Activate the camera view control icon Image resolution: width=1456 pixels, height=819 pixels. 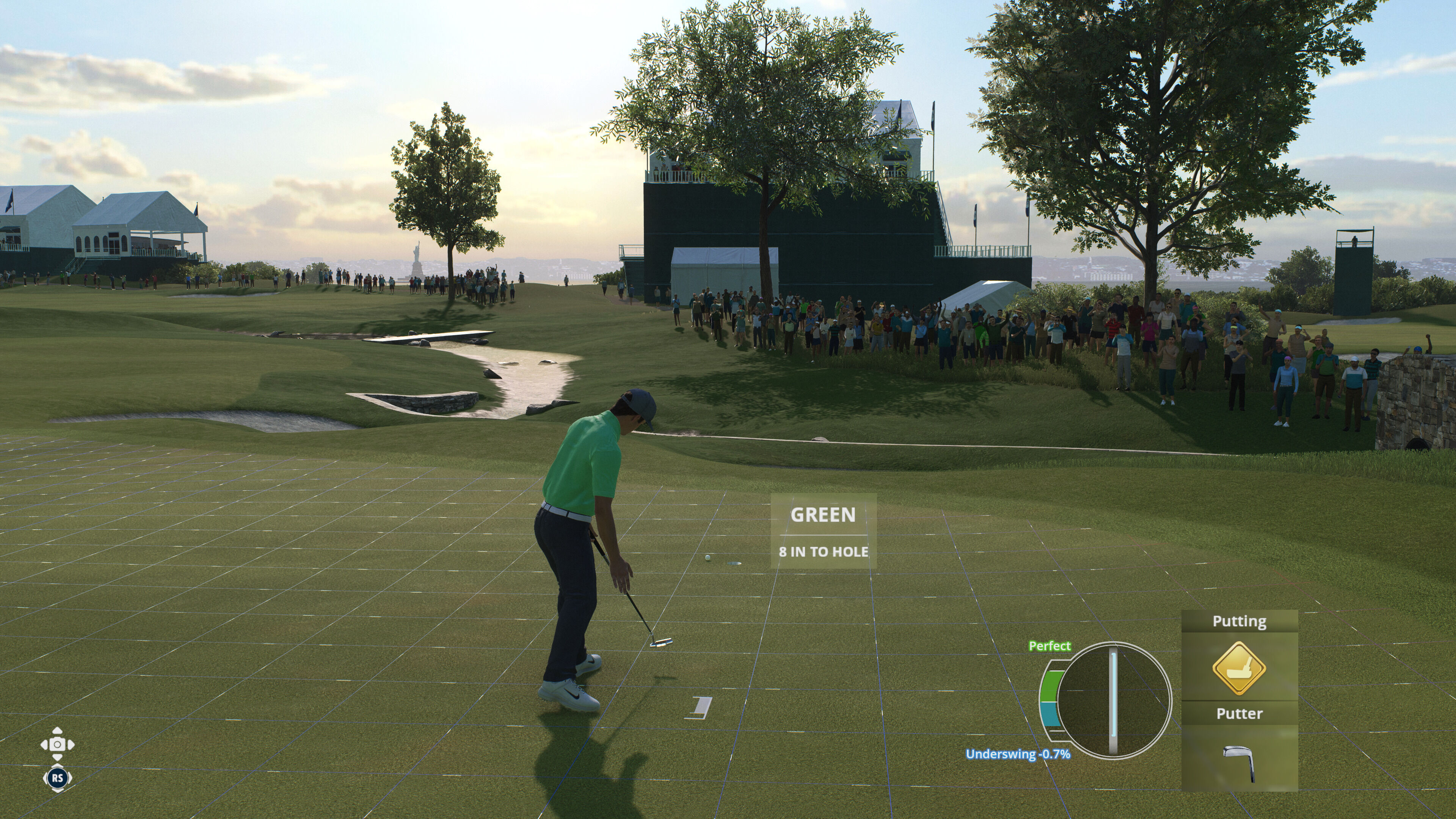pyautogui.click(x=57, y=744)
